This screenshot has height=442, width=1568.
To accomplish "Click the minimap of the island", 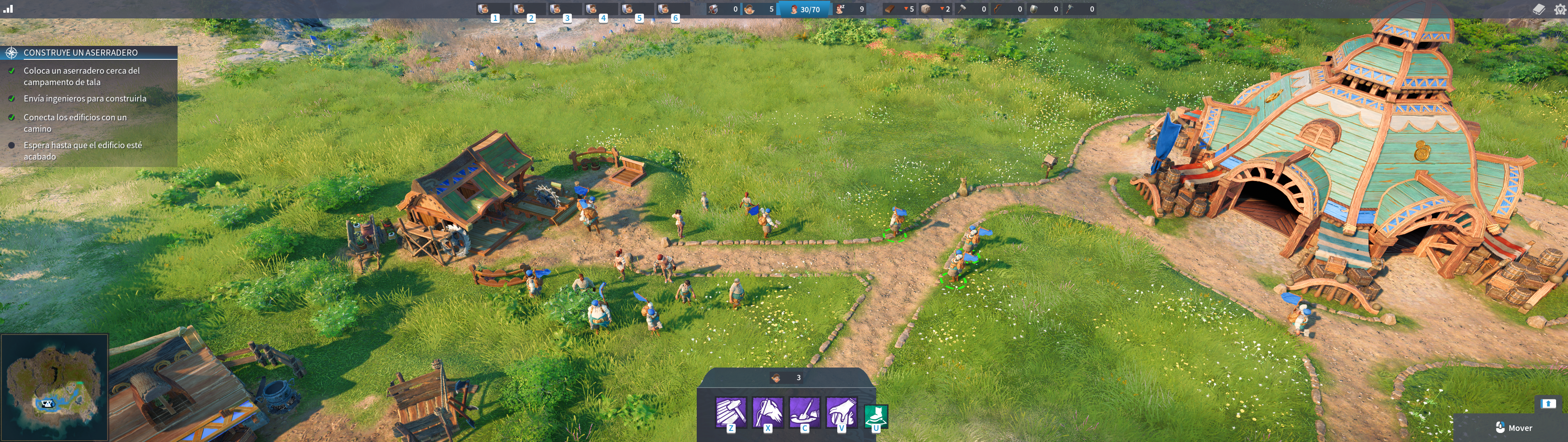I will click(x=55, y=387).
